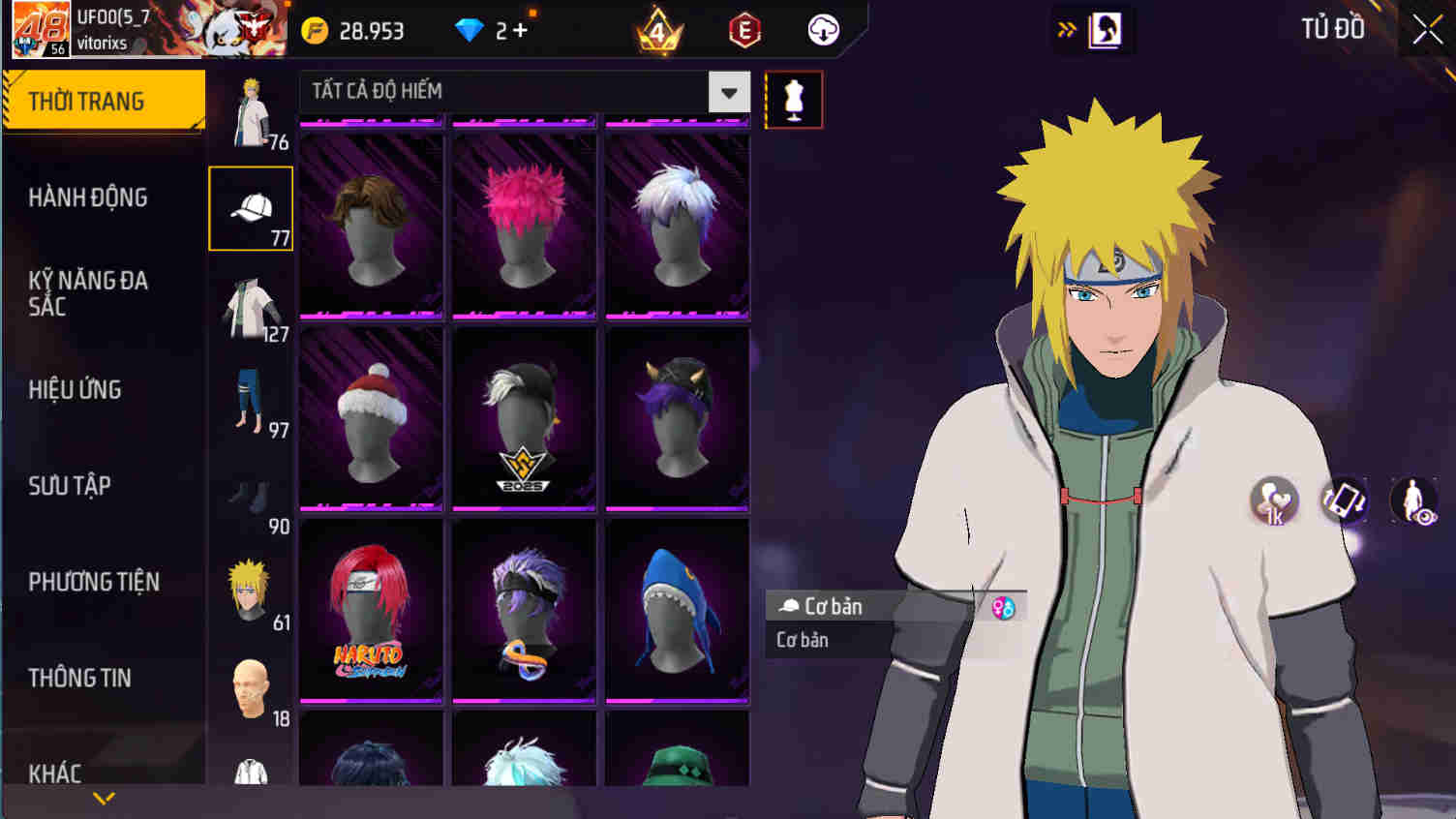Open the portrait snapshot icon near top right
This screenshot has height=819, width=1456.
click(x=1105, y=30)
